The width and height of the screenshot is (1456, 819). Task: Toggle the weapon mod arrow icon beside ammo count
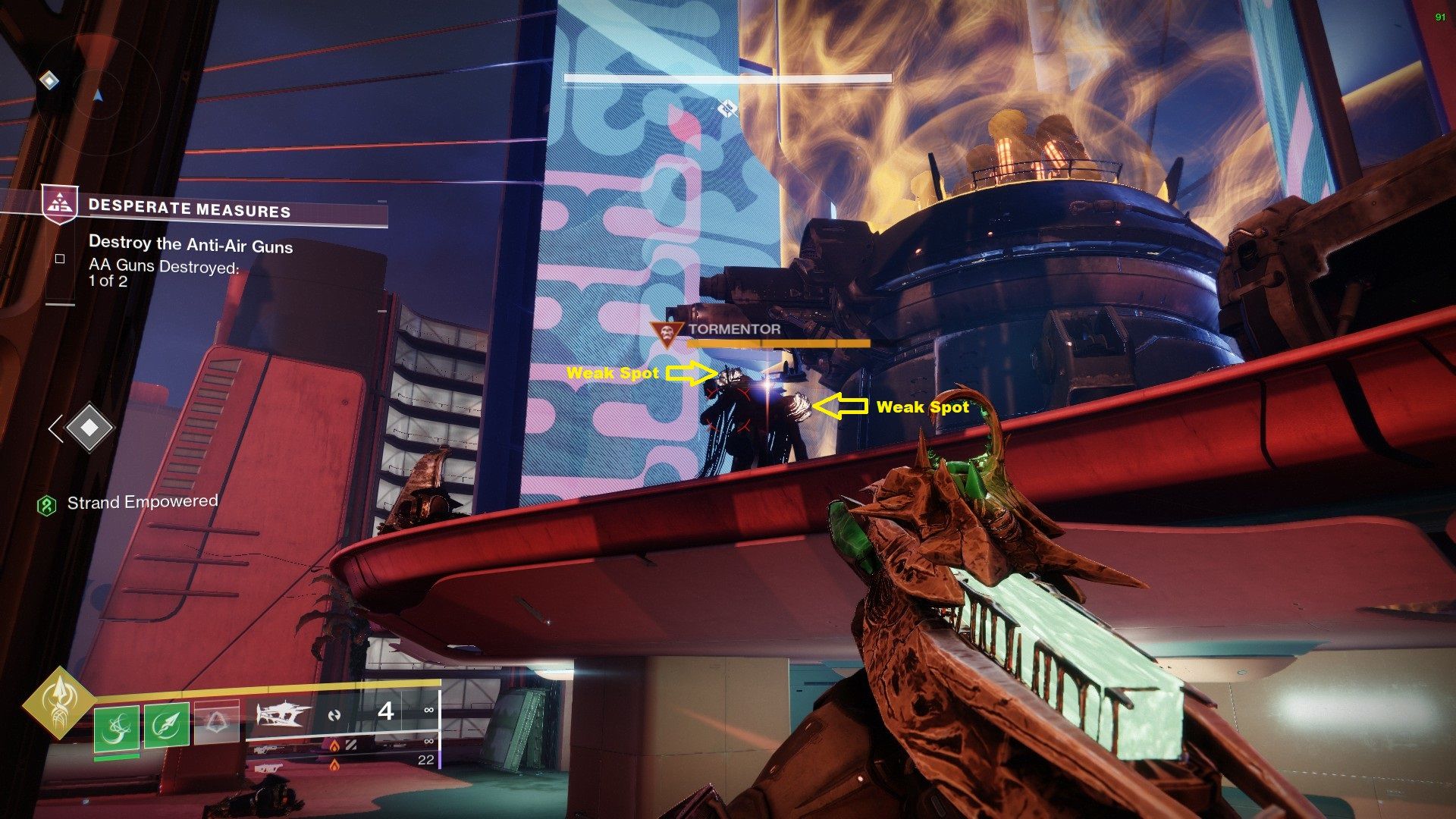[x=335, y=717]
